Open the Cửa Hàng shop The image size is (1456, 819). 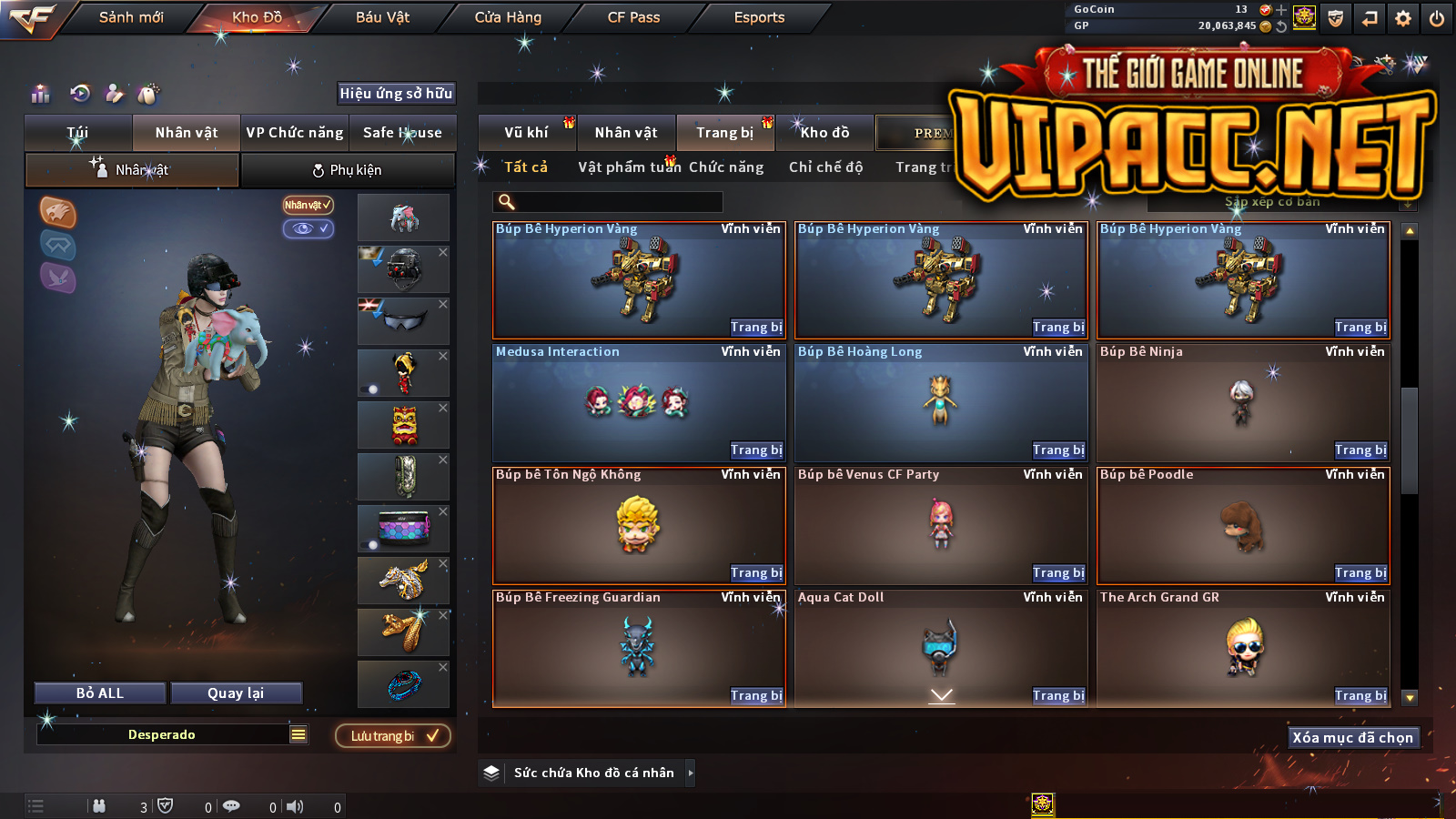point(508,17)
